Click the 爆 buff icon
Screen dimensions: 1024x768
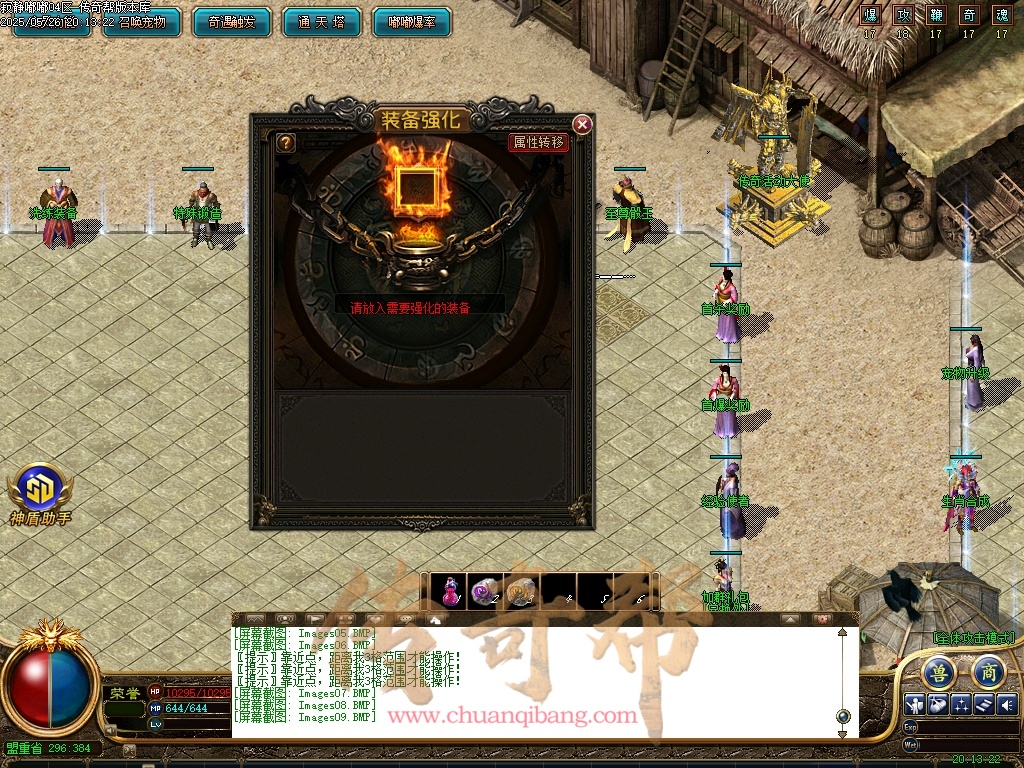point(870,15)
